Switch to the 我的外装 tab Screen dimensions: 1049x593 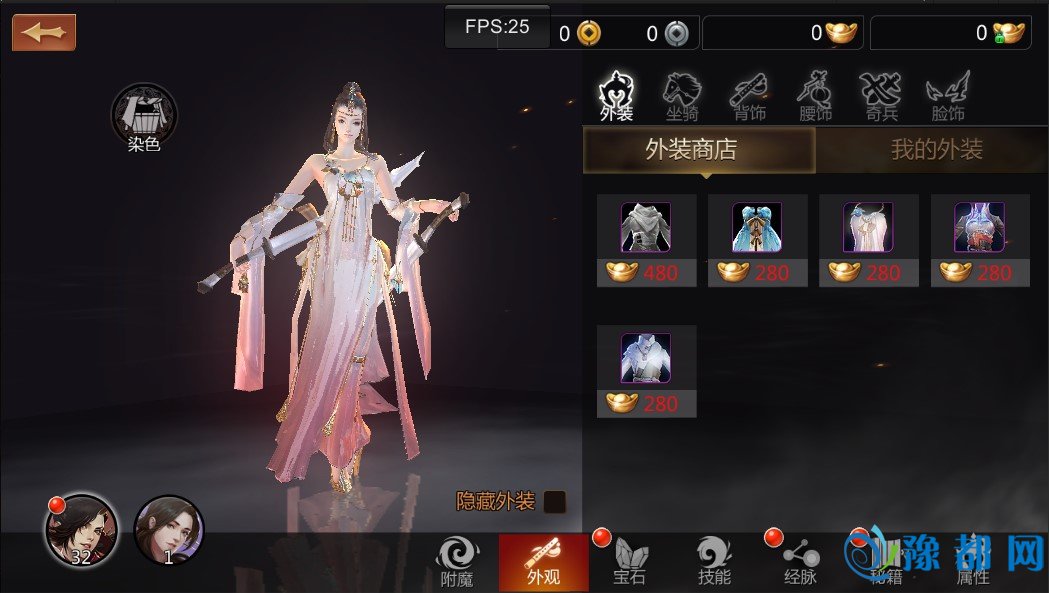click(x=936, y=151)
